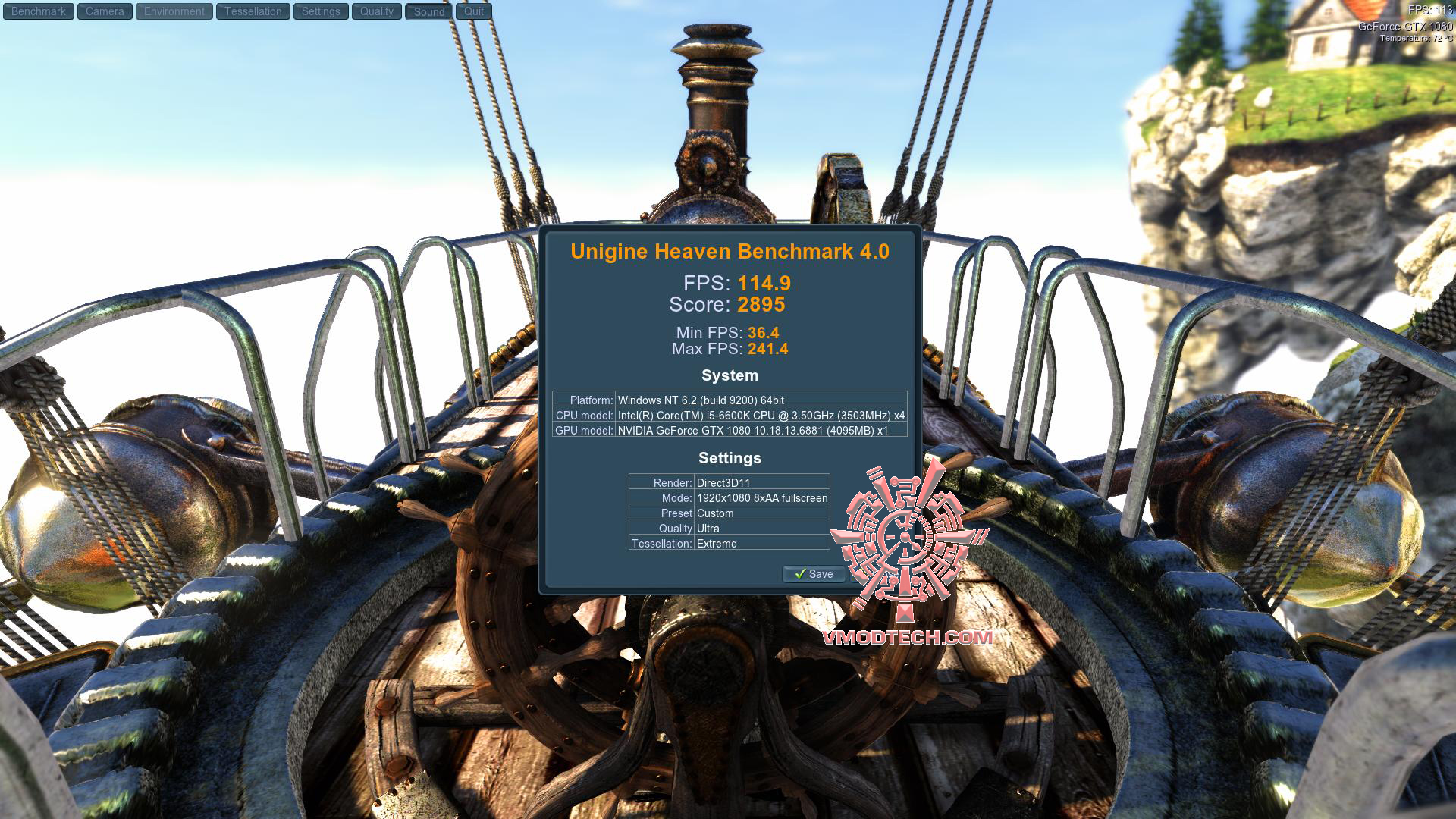Open the Settings menu
The image size is (1456, 819).
tap(321, 11)
